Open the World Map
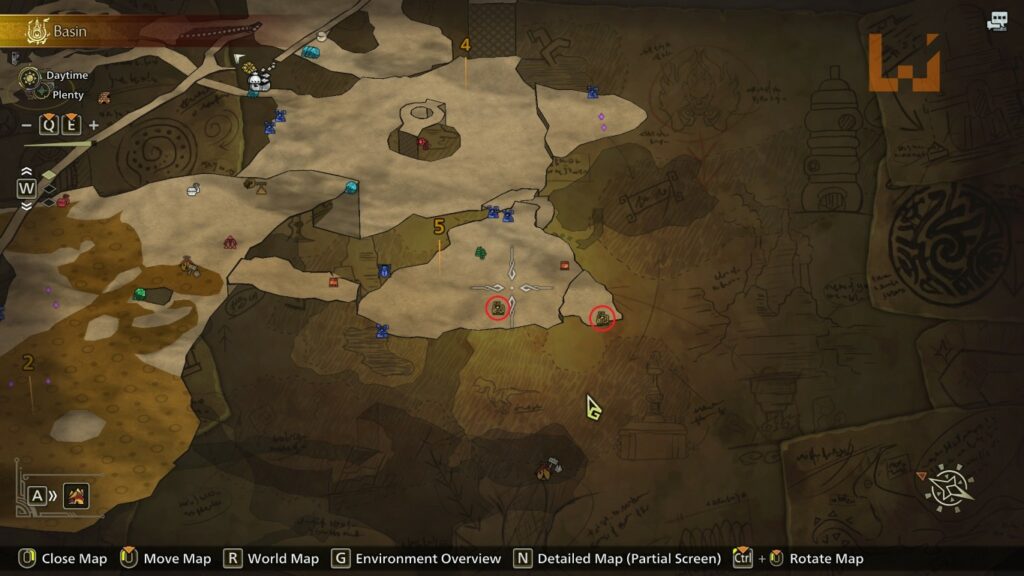 pyautogui.click(x=272, y=559)
